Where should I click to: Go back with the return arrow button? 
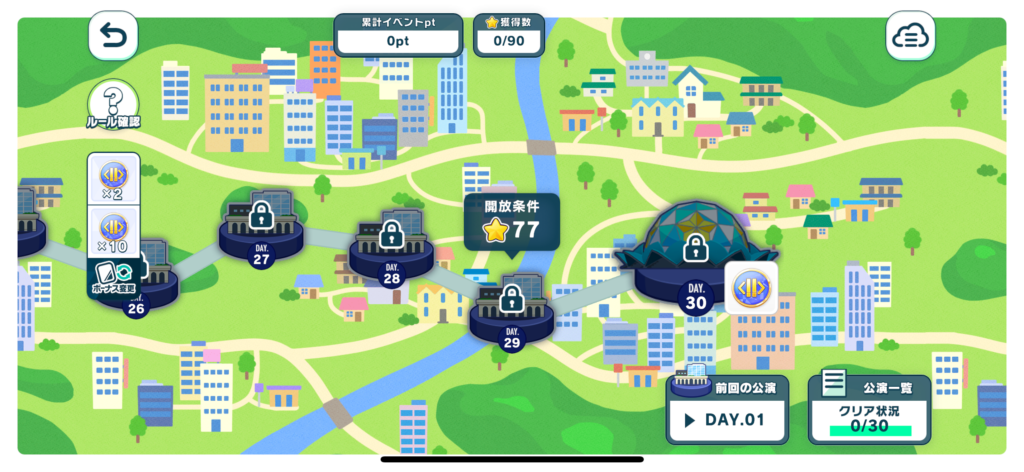pyautogui.click(x=113, y=37)
